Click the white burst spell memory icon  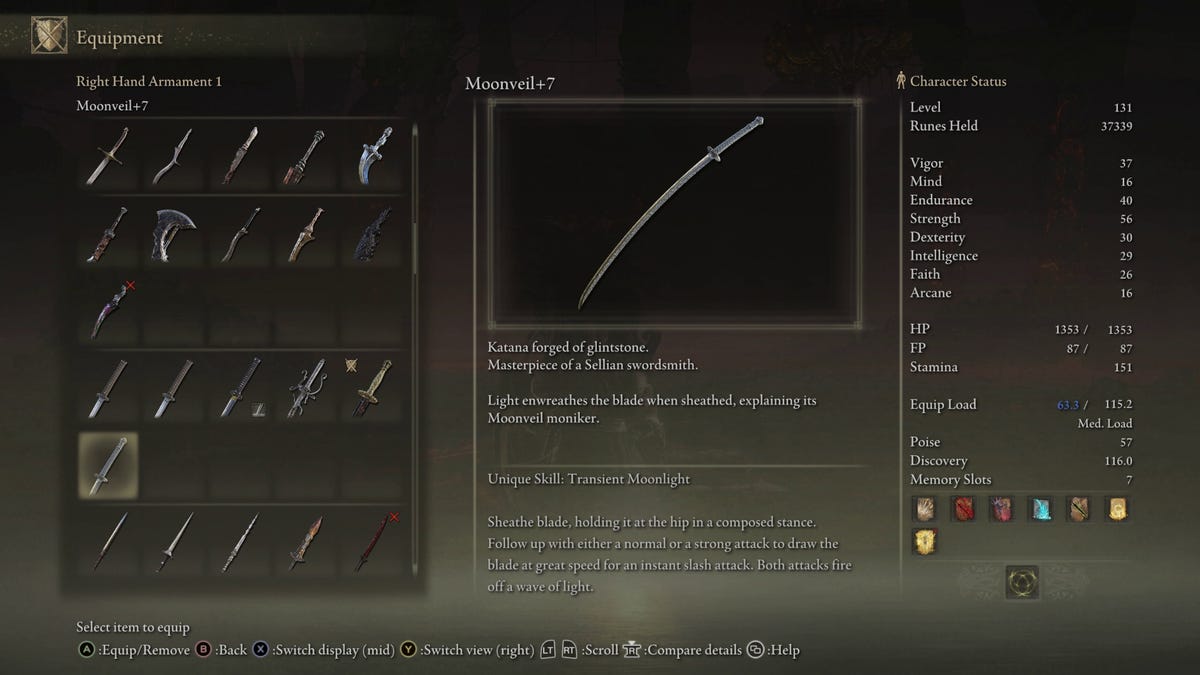[926, 509]
